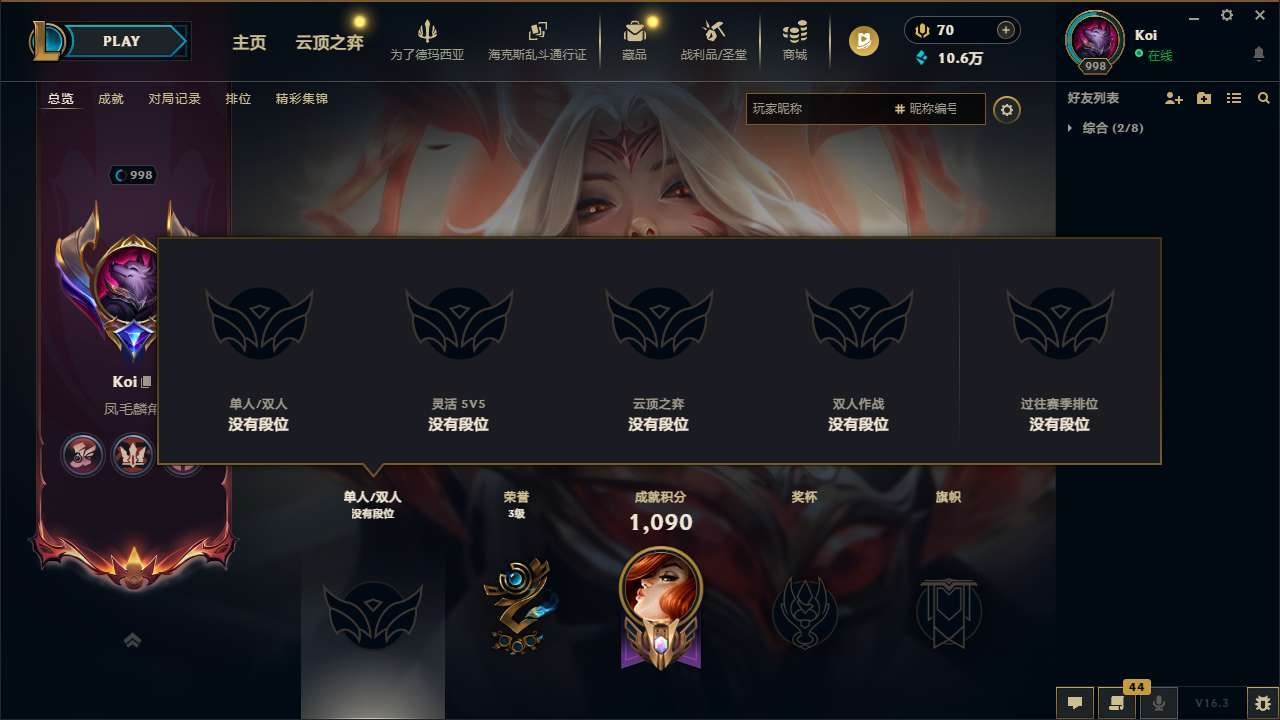Toggle the notification bell beside Koi profile
Image resolution: width=1280 pixels, height=720 pixels.
pos(1258,53)
